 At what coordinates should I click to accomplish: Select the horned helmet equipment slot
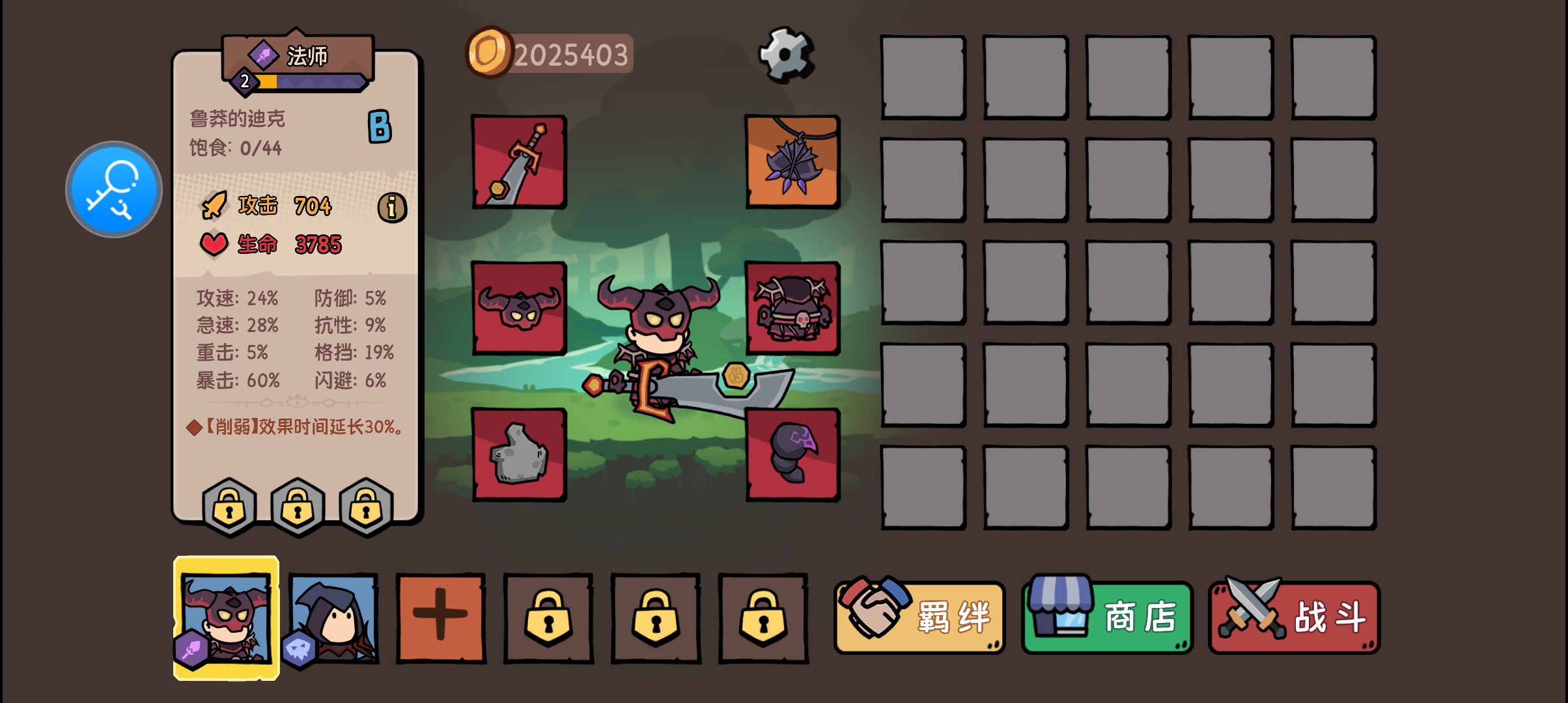tap(519, 308)
